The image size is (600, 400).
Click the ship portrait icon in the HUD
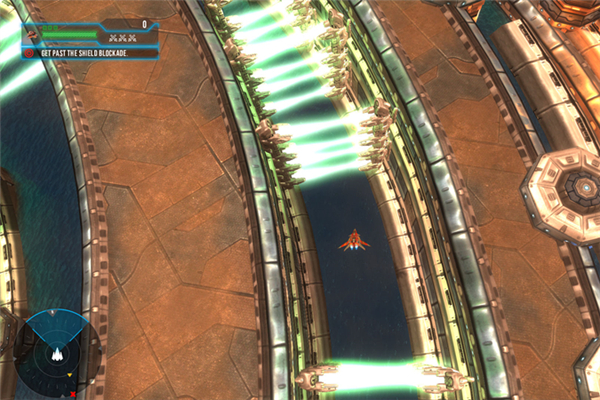(x=32, y=35)
